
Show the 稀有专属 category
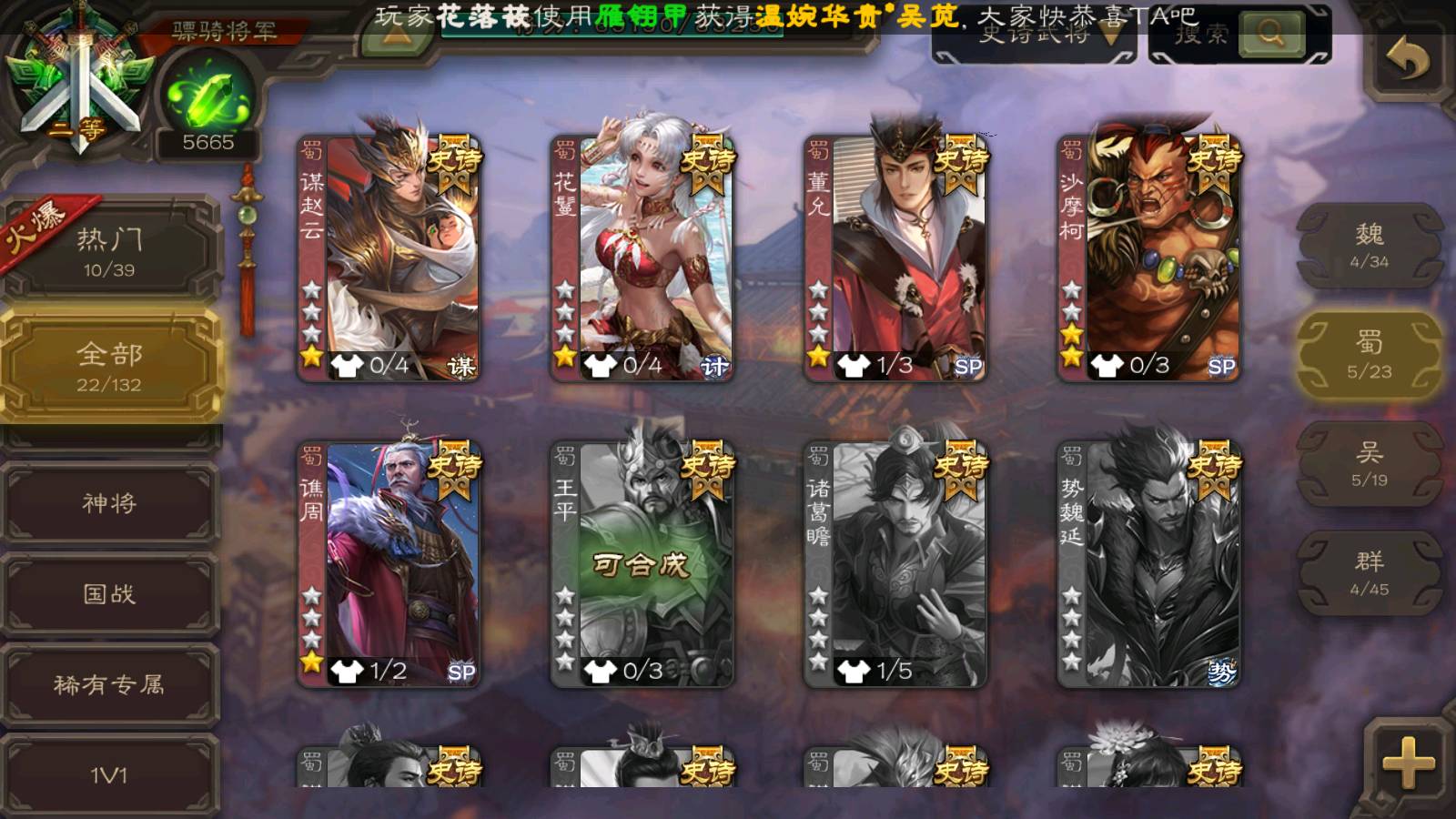coord(109,684)
